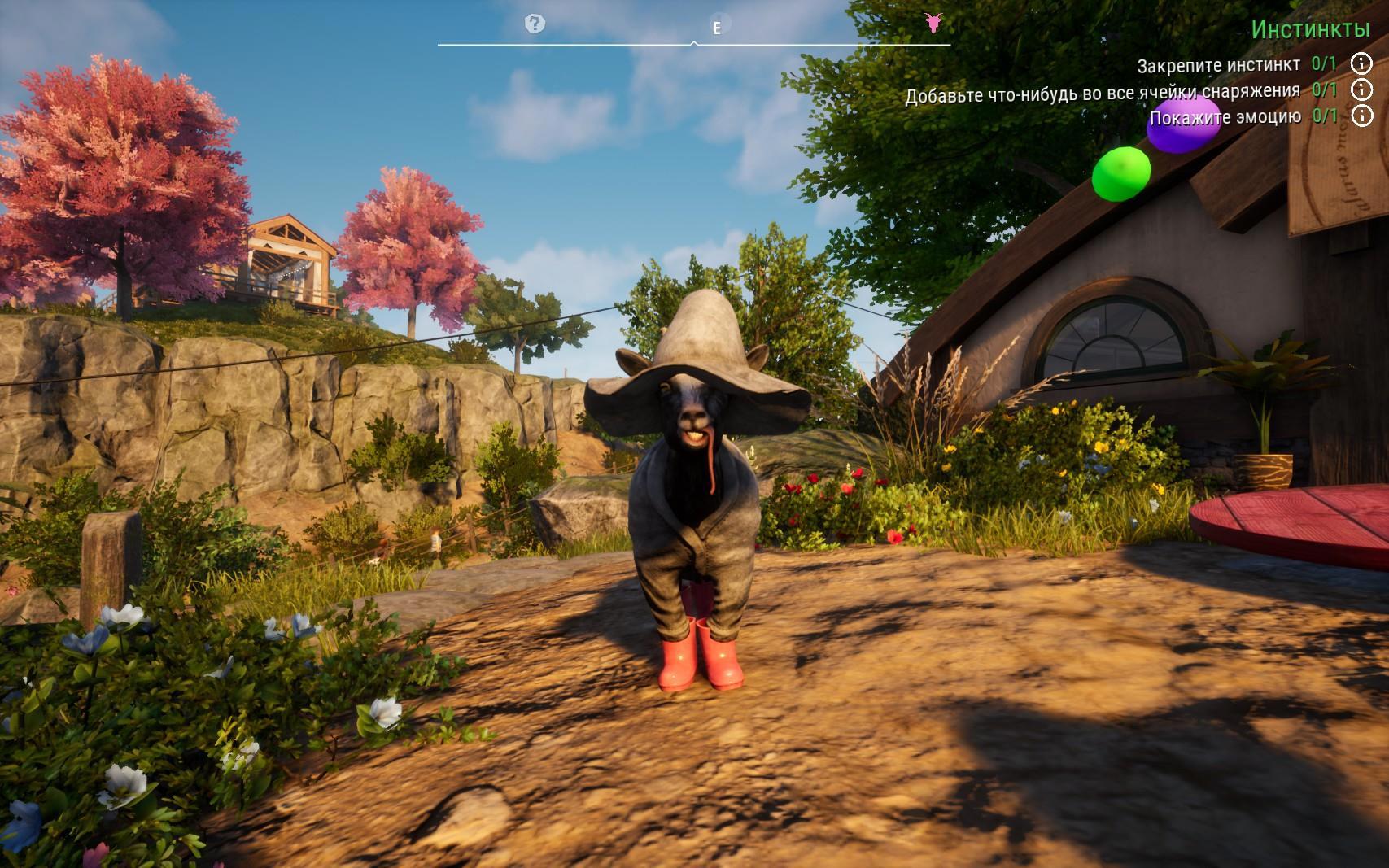View info icon beside "Покажите эмоцию"
Image resolution: width=1389 pixels, height=868 pixels.
point(1361,116)
